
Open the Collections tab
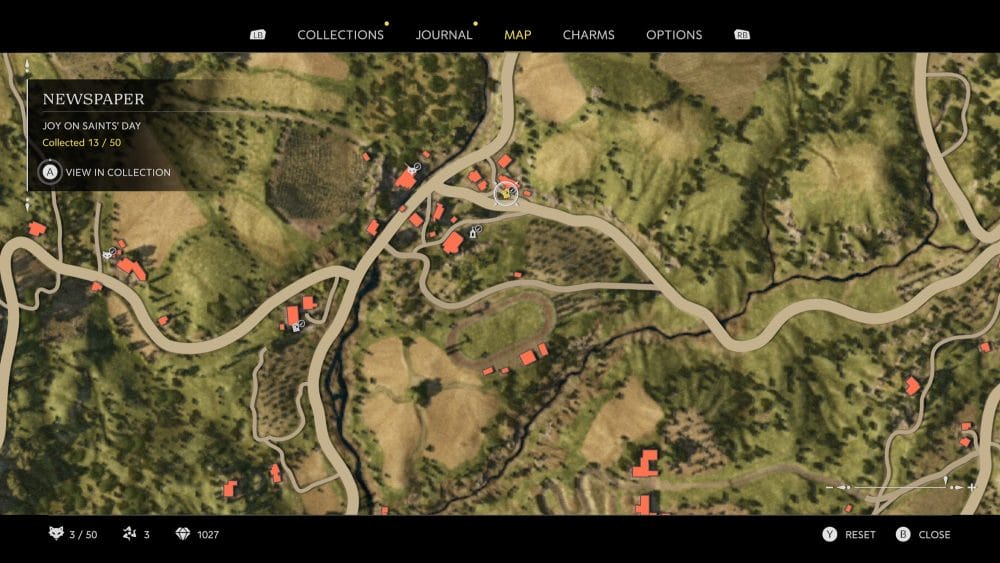point(340,35)
